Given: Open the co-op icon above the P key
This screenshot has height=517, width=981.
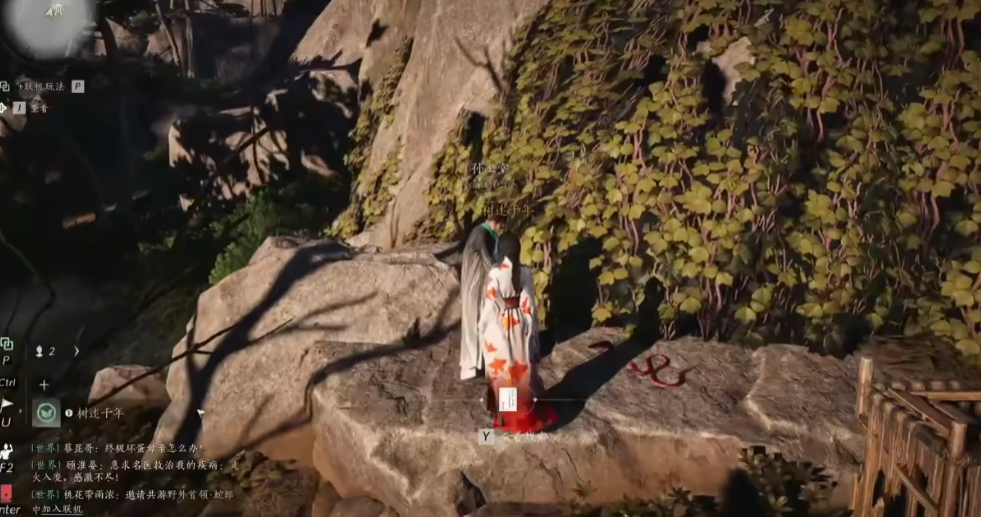Looking at the screenshot, I should [x=6, y=344].
